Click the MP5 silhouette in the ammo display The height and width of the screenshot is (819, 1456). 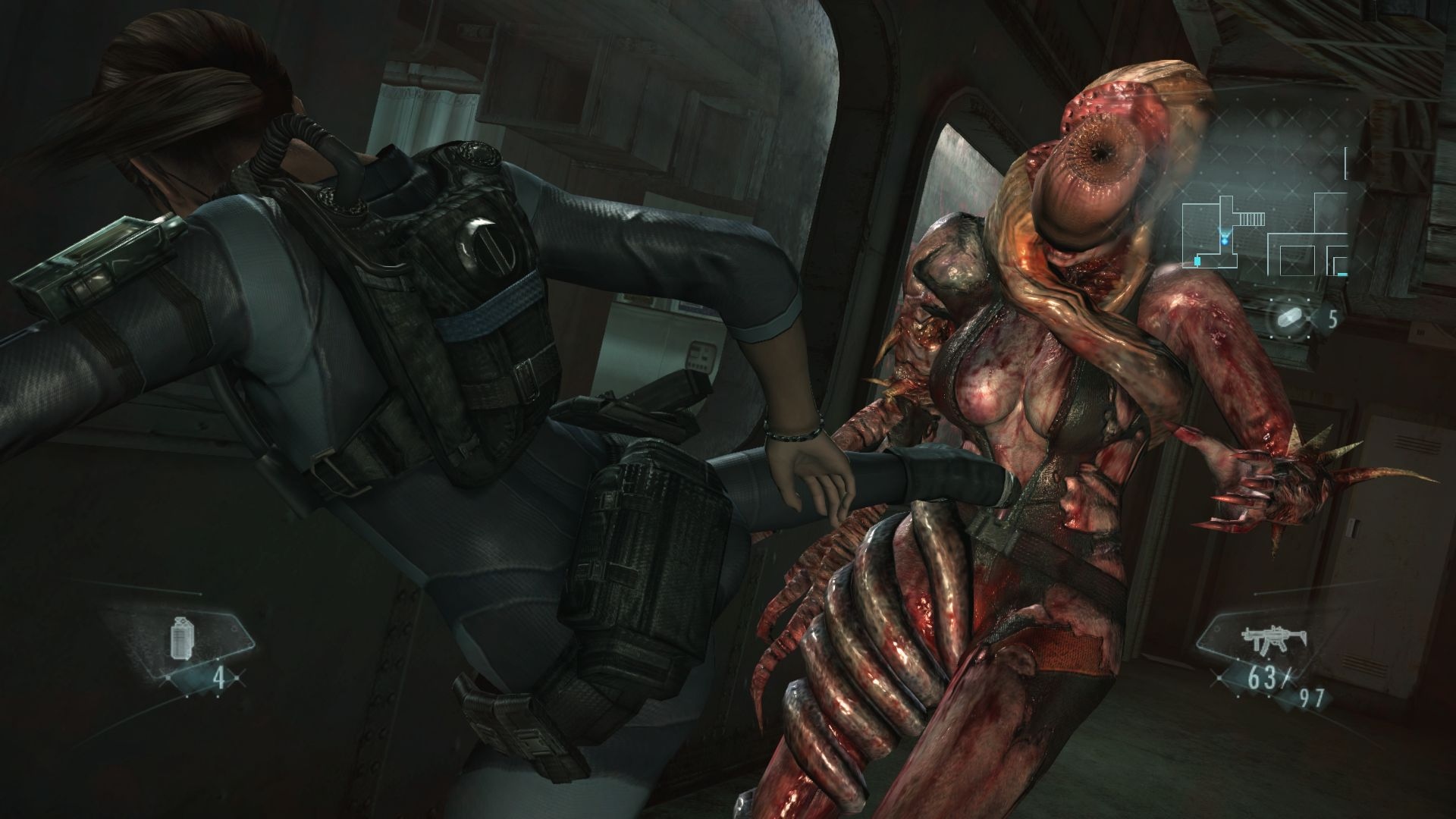1273,638
